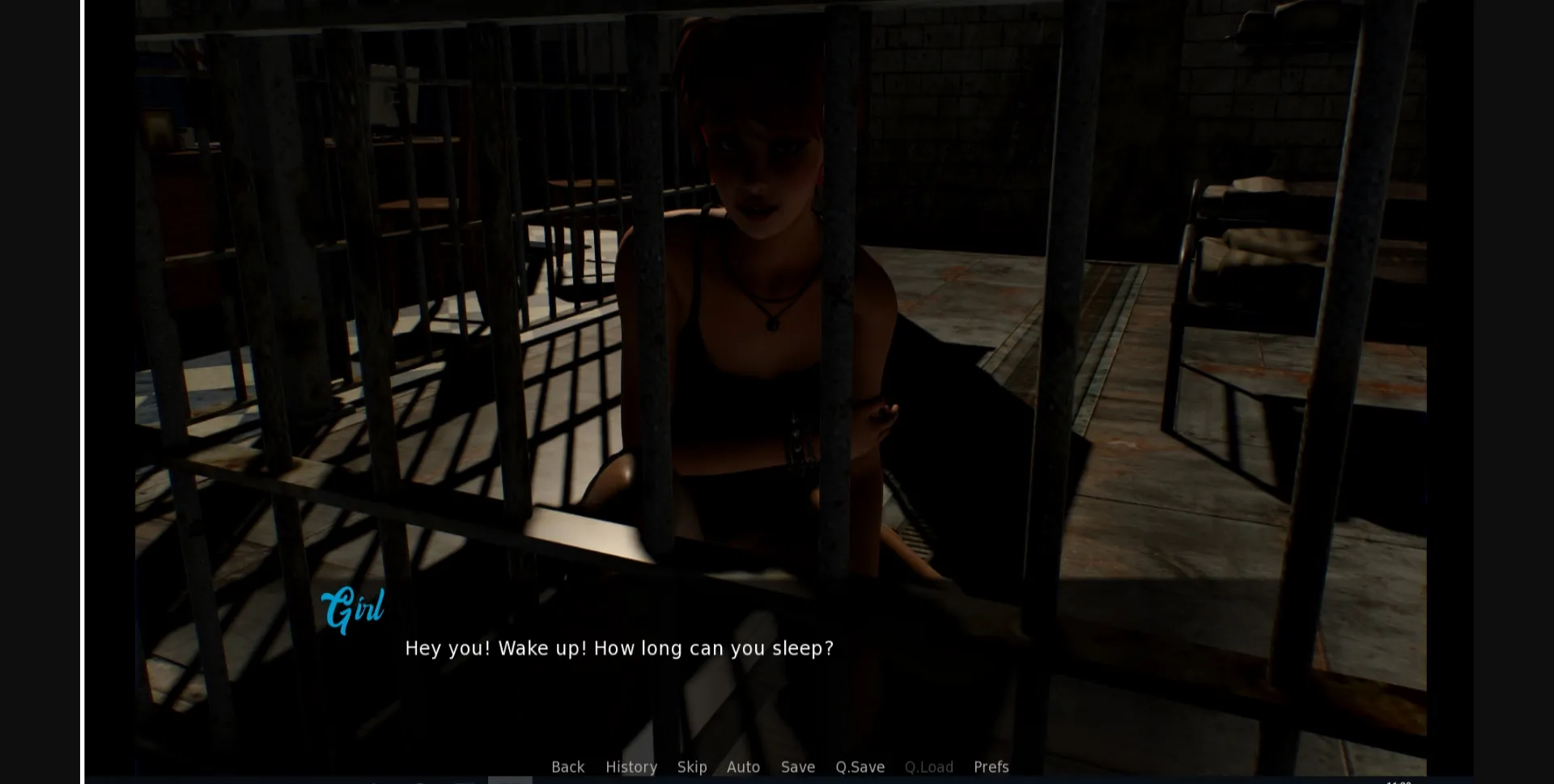The width and height of the screenshot is (1554, 784).
Task: Select Q.Load to quick load
Action: 928,767
